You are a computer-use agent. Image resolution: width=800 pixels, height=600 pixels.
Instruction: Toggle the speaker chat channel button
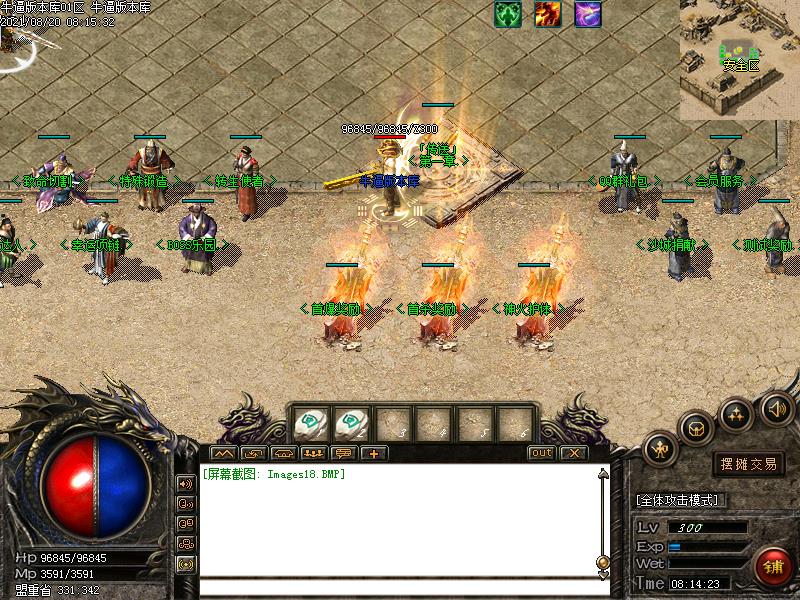tap(186, 483)
